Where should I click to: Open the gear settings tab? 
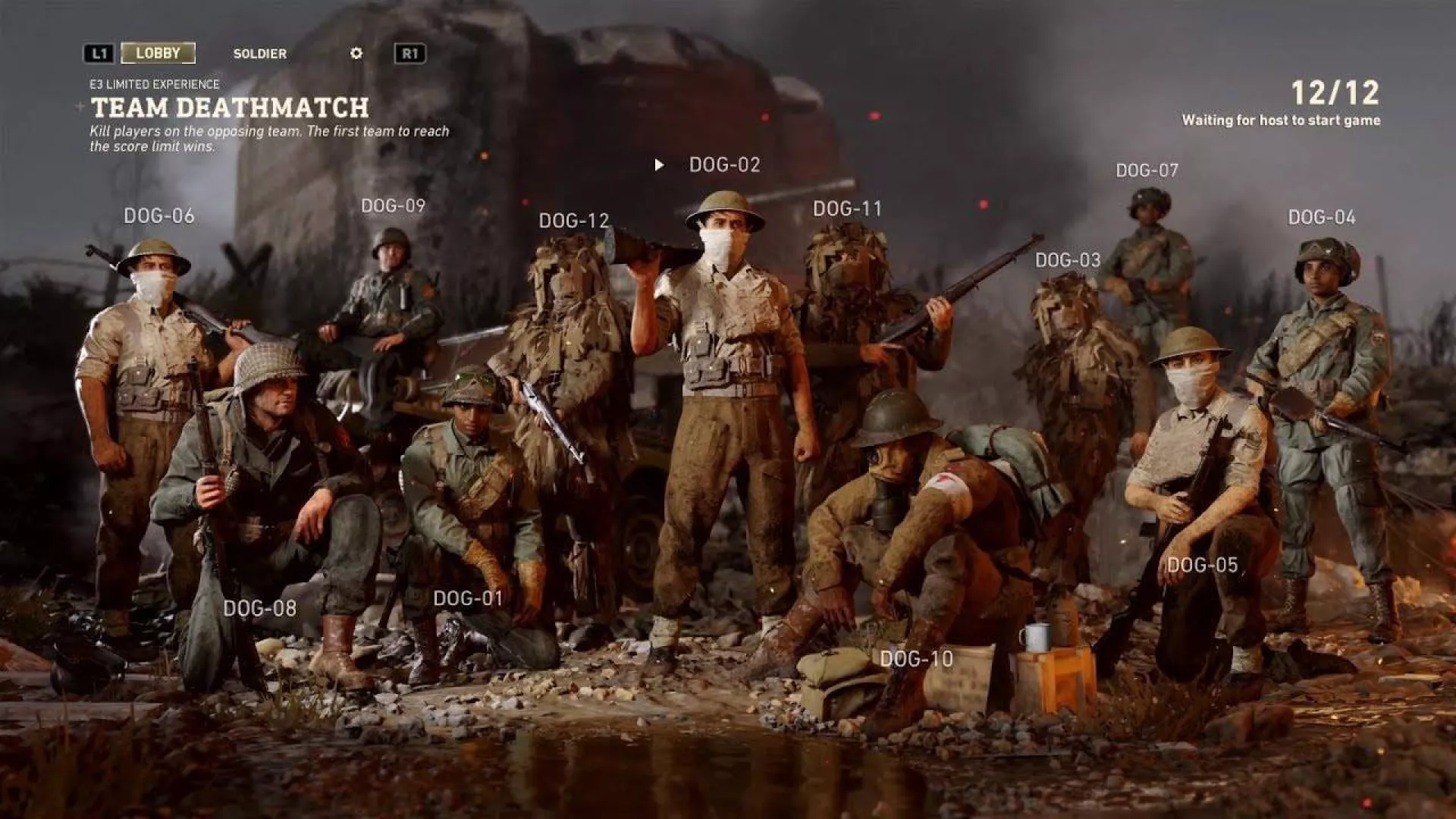pyautogui.click(x=356, y=53)
